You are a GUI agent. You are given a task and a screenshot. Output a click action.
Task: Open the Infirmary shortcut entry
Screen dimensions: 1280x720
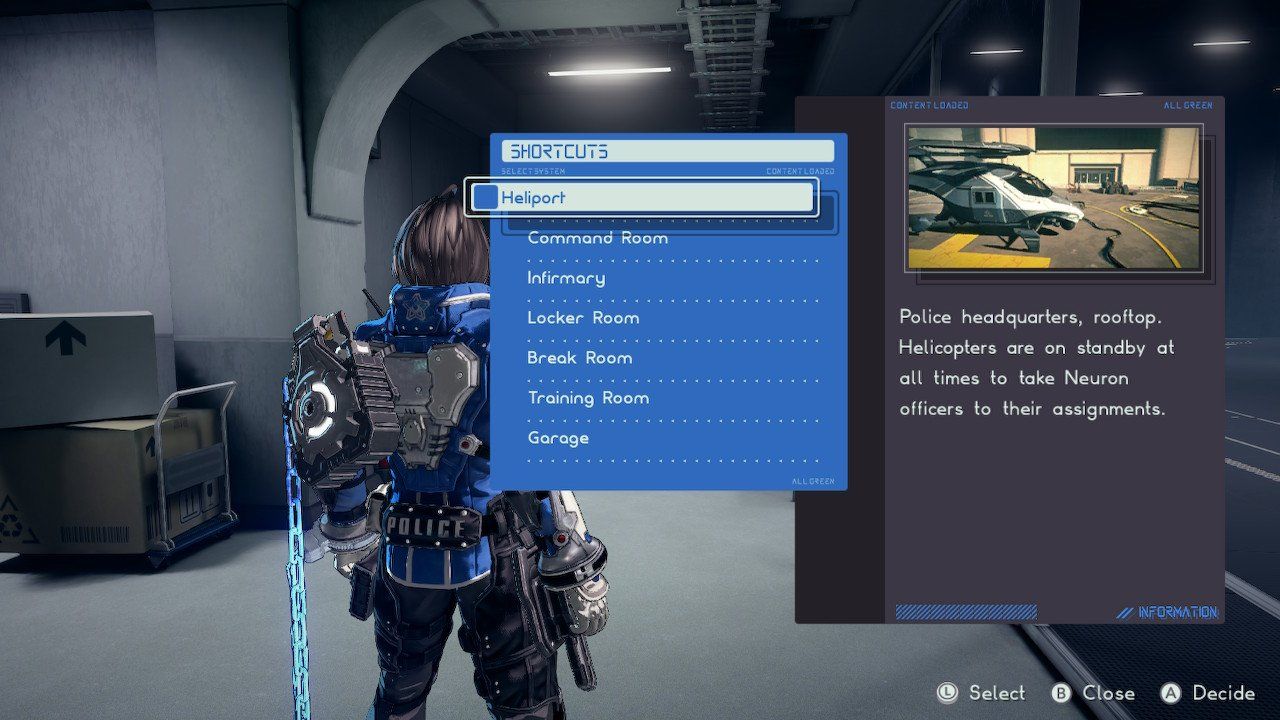click(565, 277)
